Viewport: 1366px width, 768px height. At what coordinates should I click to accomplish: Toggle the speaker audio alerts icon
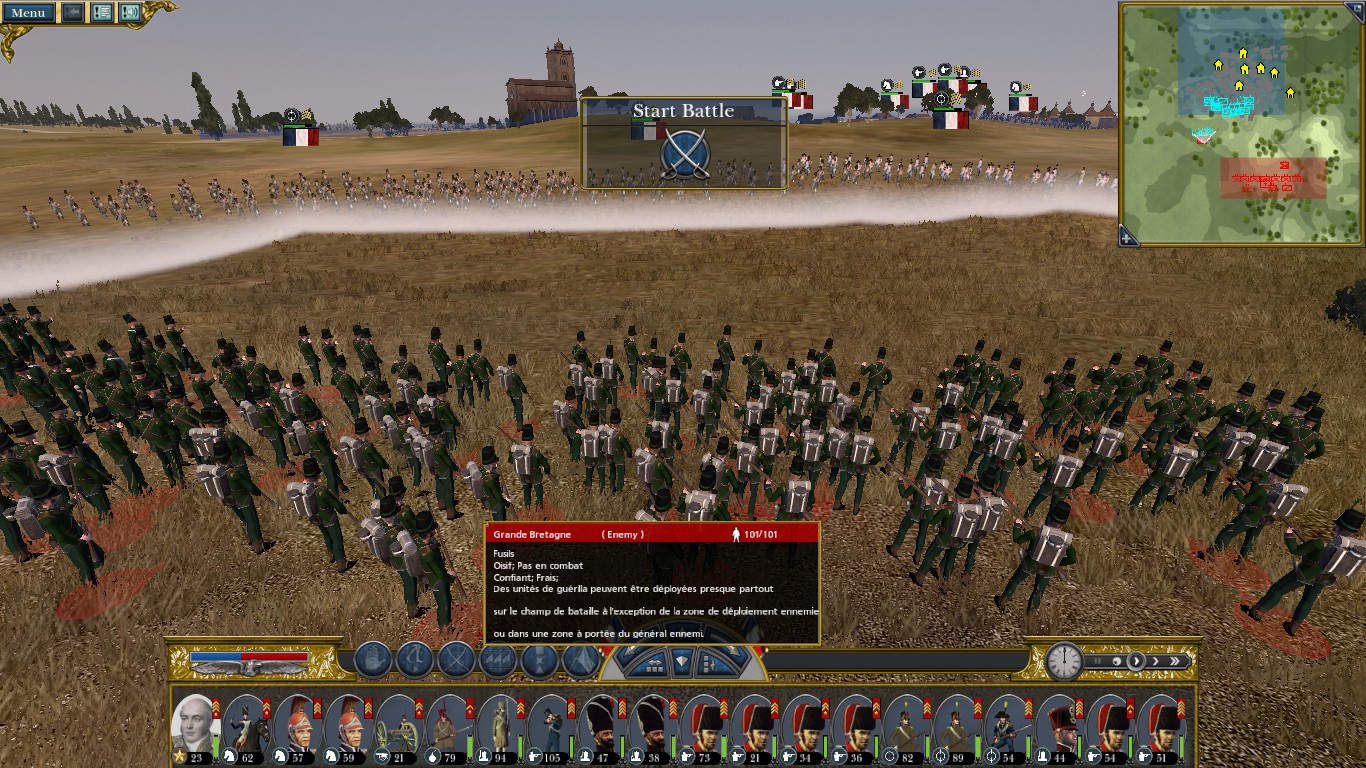130,13
